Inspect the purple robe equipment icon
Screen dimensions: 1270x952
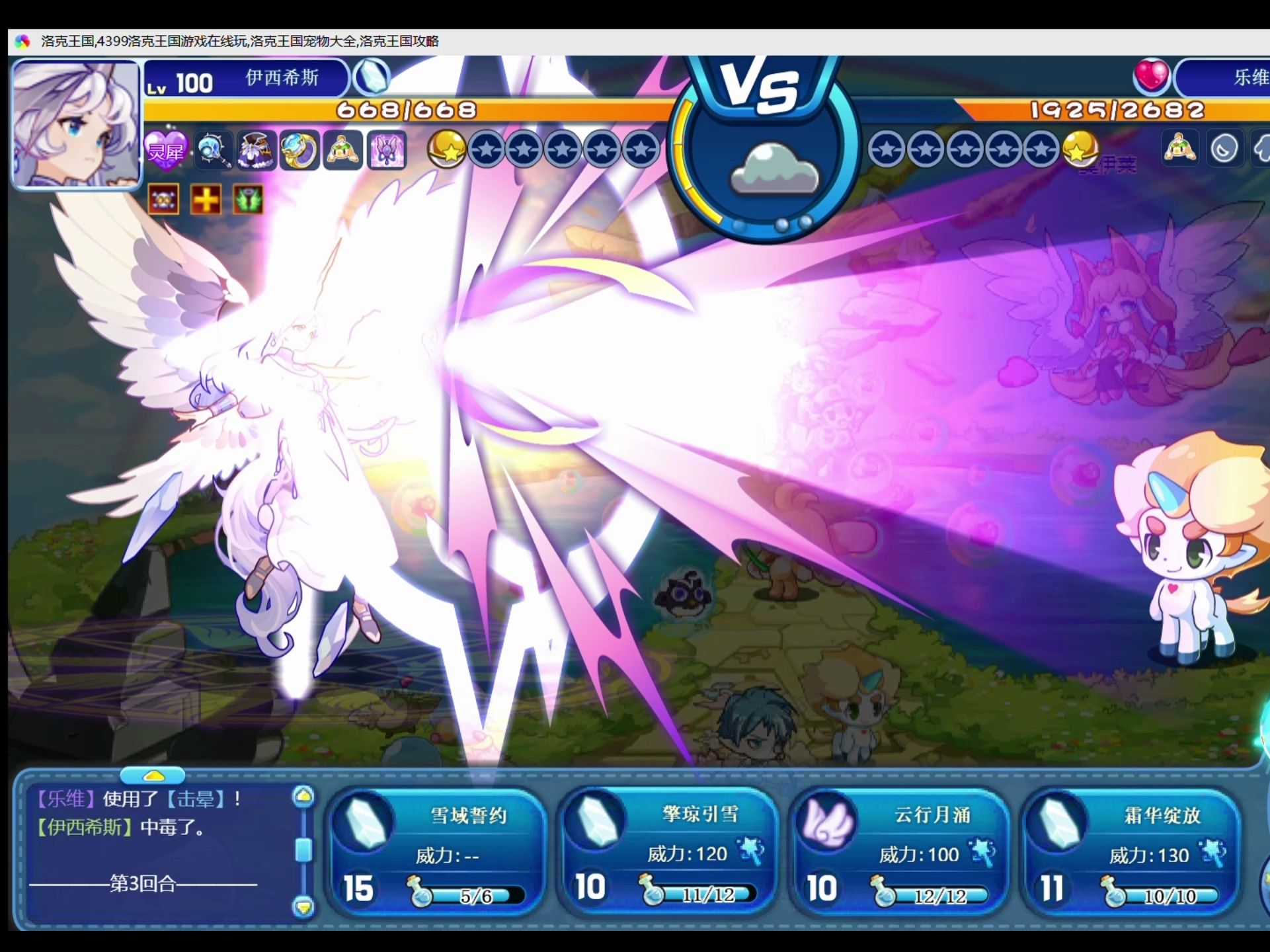click(x=257, y=150)
